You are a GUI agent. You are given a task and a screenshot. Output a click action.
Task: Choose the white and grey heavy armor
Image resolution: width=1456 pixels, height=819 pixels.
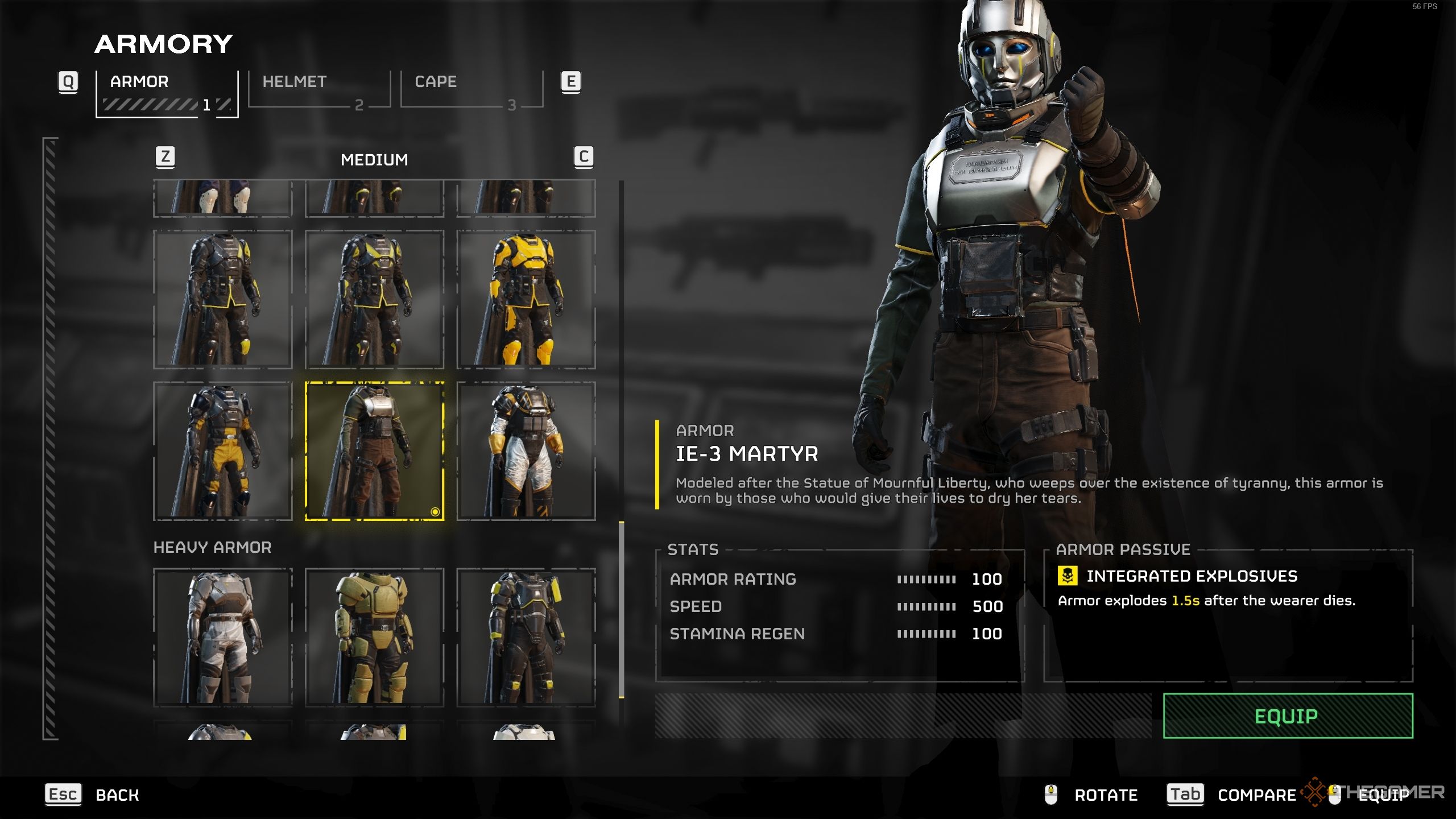[x=223, y=637]
